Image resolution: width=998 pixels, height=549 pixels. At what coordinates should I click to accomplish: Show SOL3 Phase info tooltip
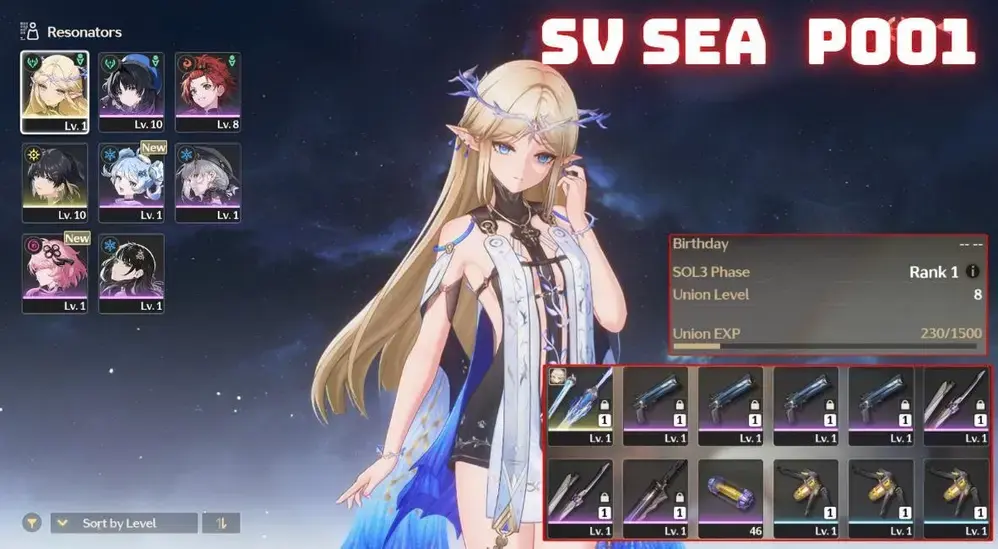click(974, 272)
